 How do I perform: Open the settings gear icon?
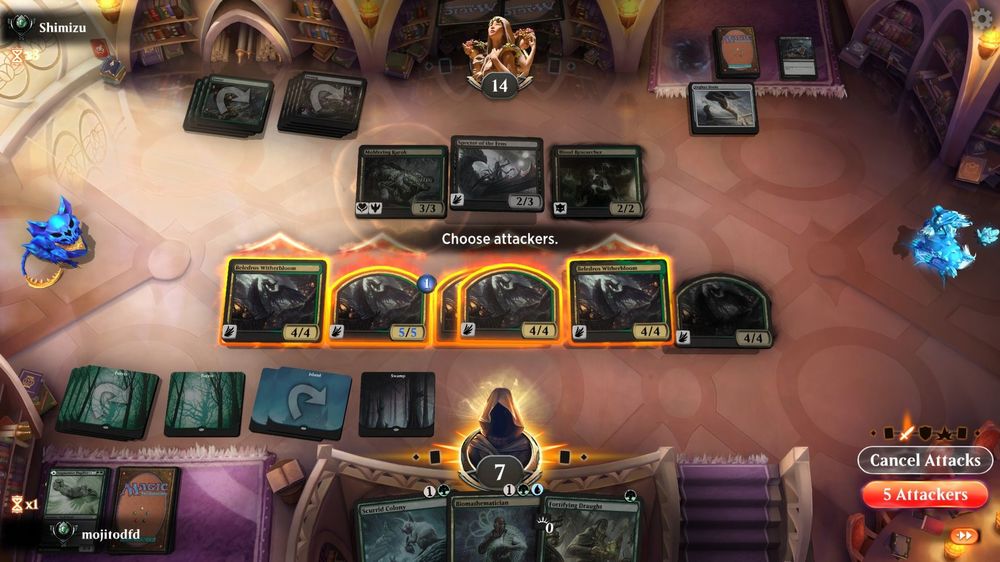(984, 18)
